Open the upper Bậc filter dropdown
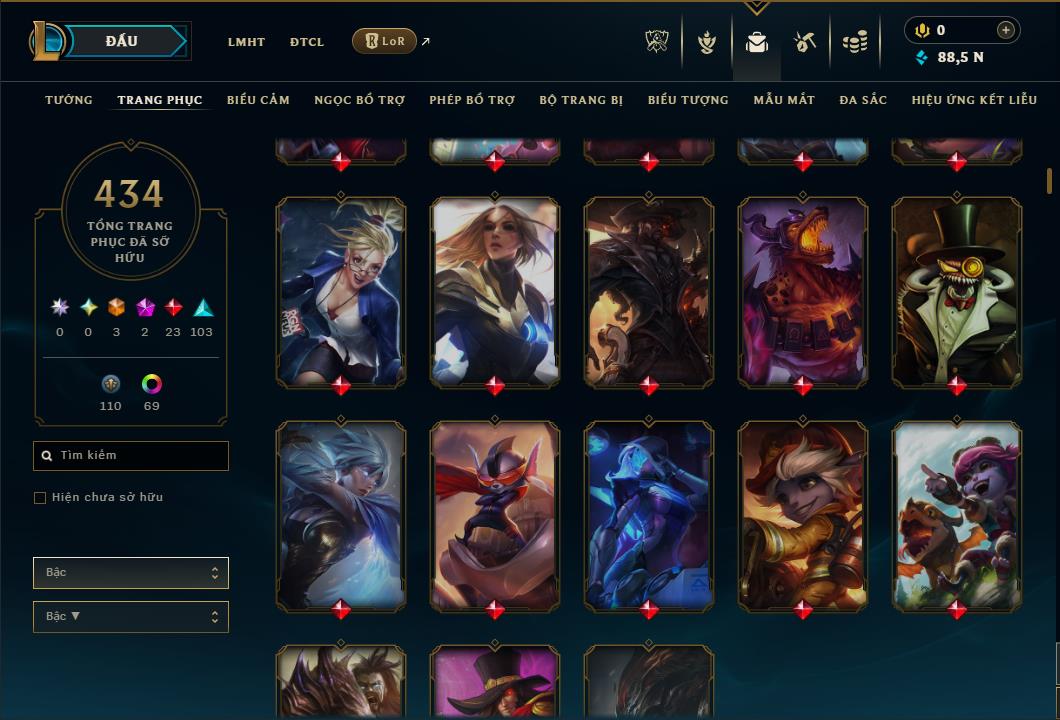1060x720 pixels. tap(131, 573)
